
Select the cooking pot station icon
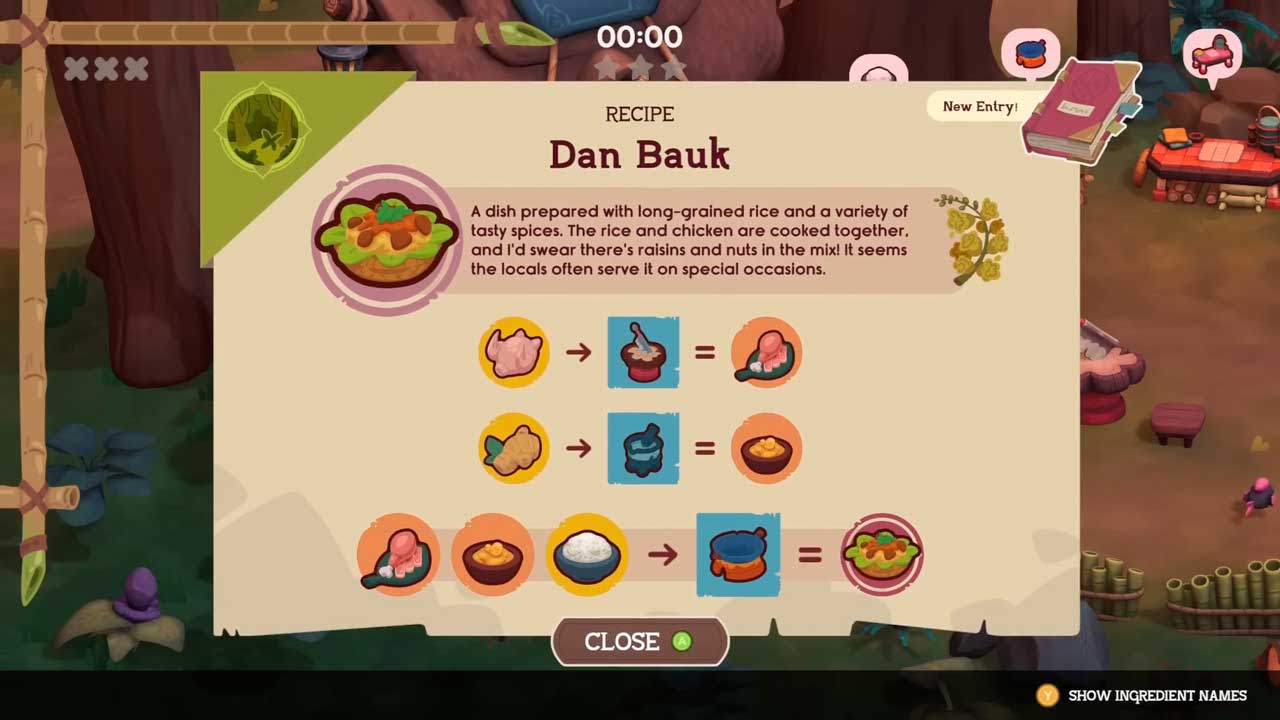click(x=738, y=554)
